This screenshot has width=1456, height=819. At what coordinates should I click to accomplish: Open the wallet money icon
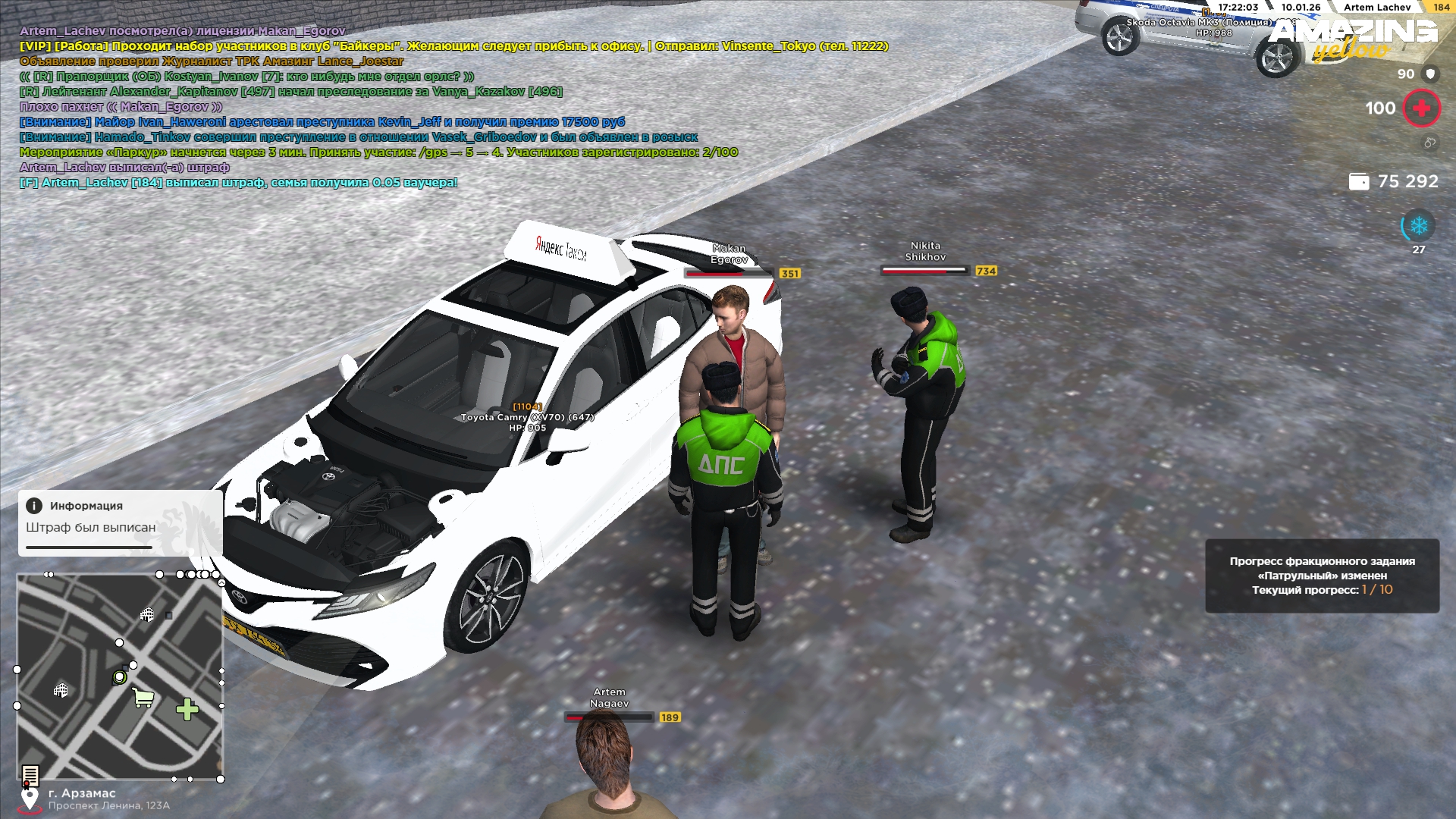(x=1359, y=182)
